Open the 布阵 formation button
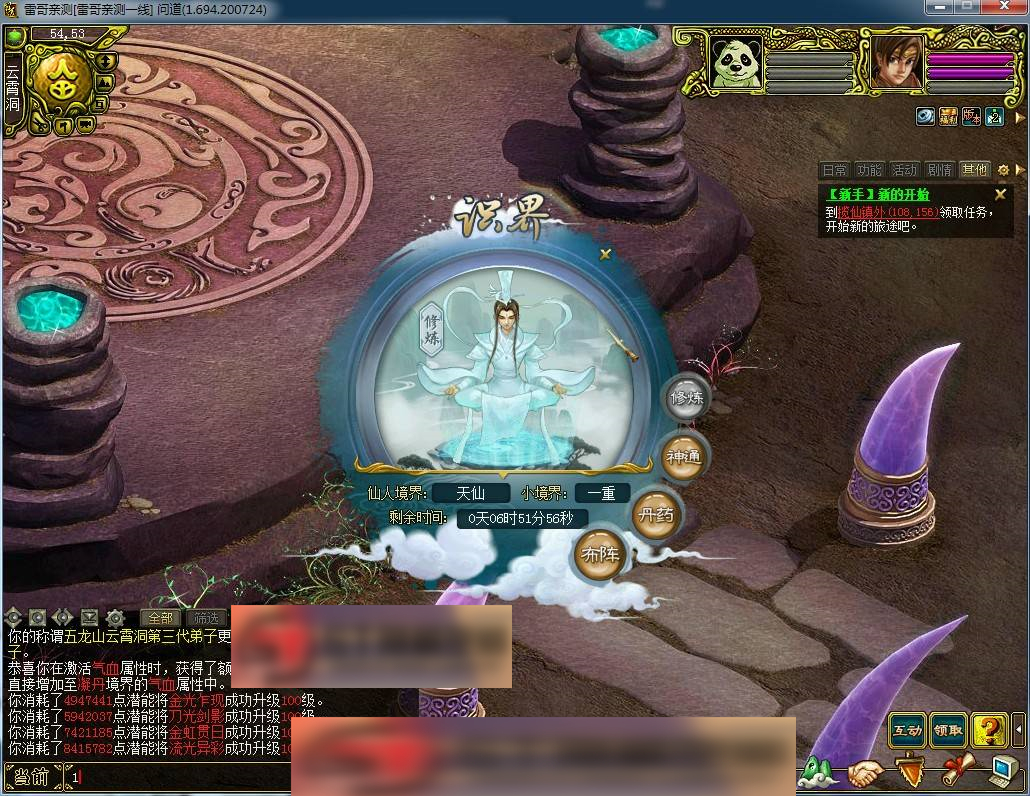1030x796 pixels. point(600,554)
